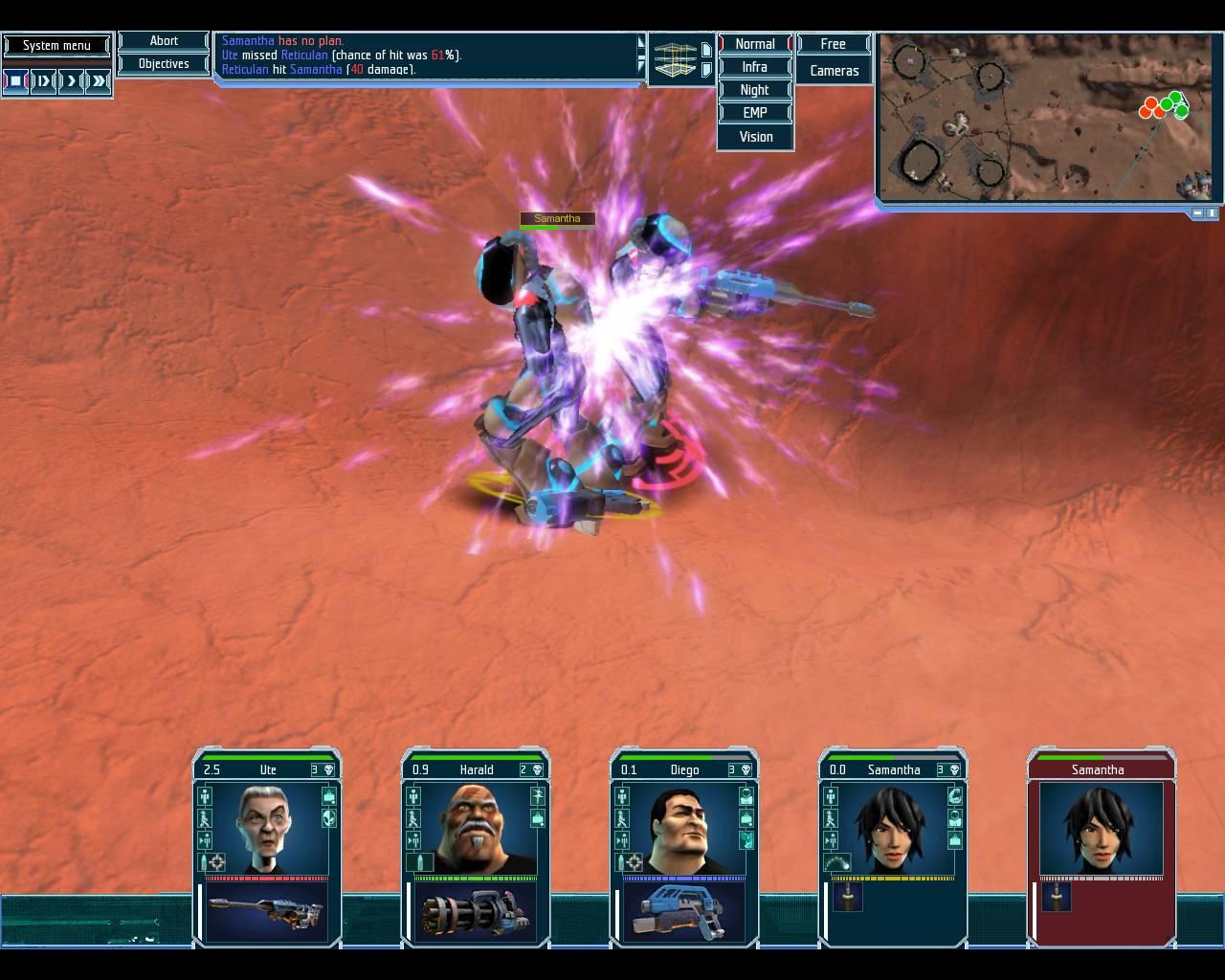Toggle the Vision modes panel header
1225x980 pixels.
(x=755, y=137)
